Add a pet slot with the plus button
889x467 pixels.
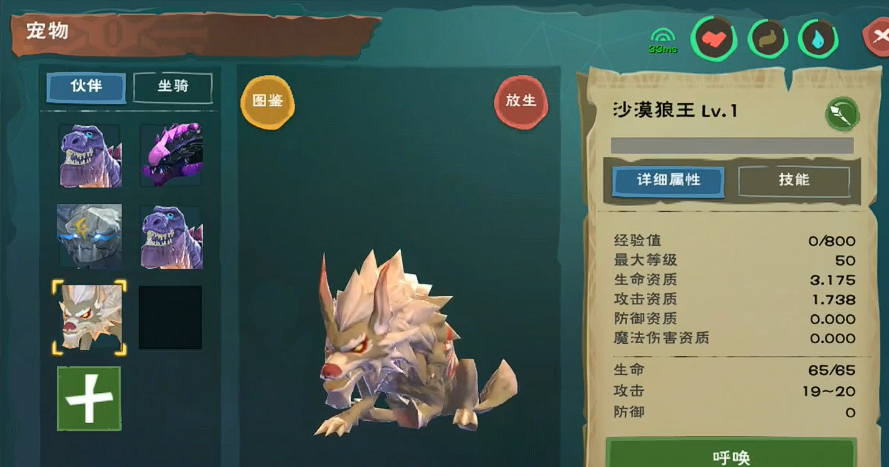coord(89,398)
